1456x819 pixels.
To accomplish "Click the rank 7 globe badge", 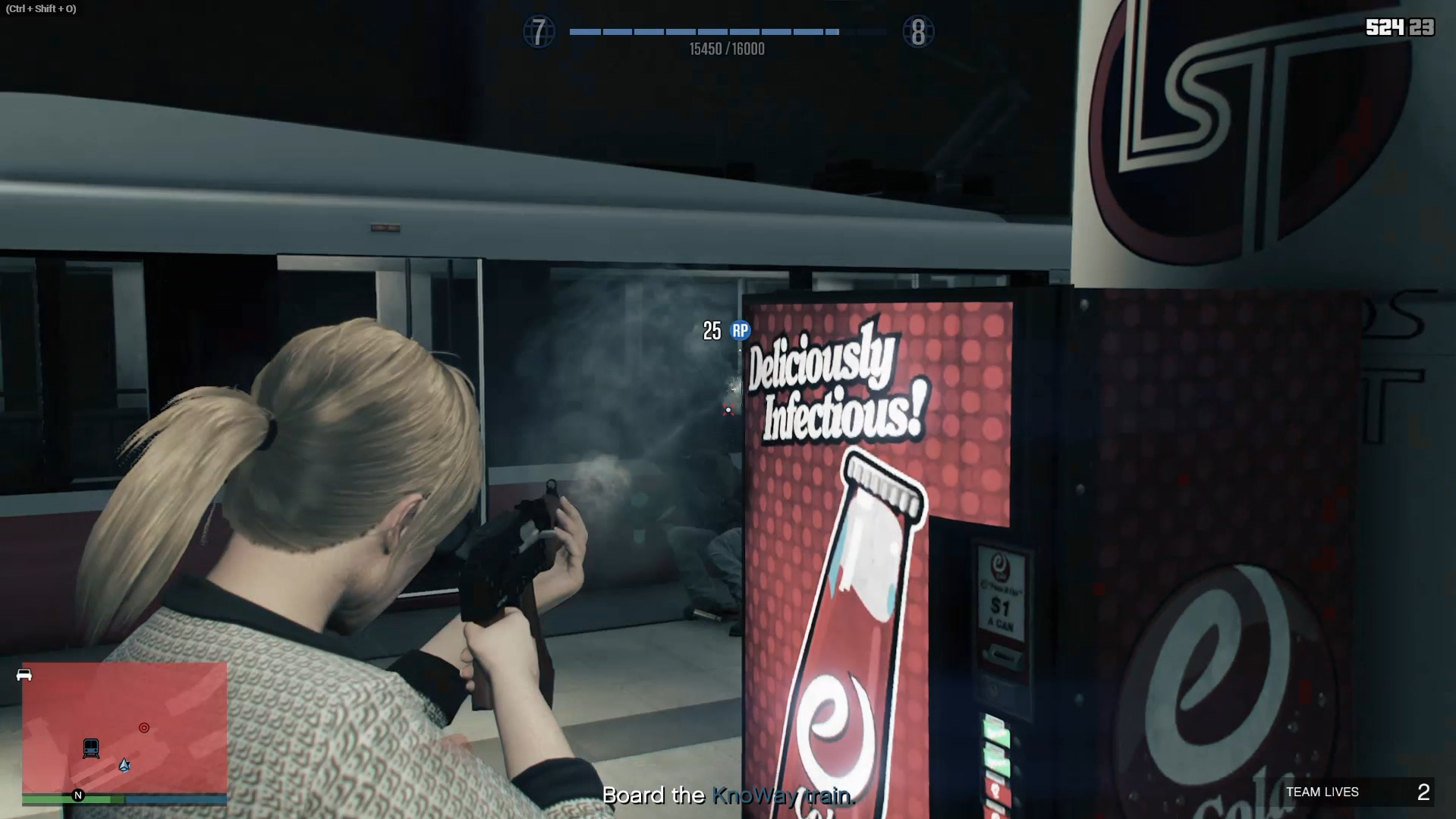I will point(539,32).
